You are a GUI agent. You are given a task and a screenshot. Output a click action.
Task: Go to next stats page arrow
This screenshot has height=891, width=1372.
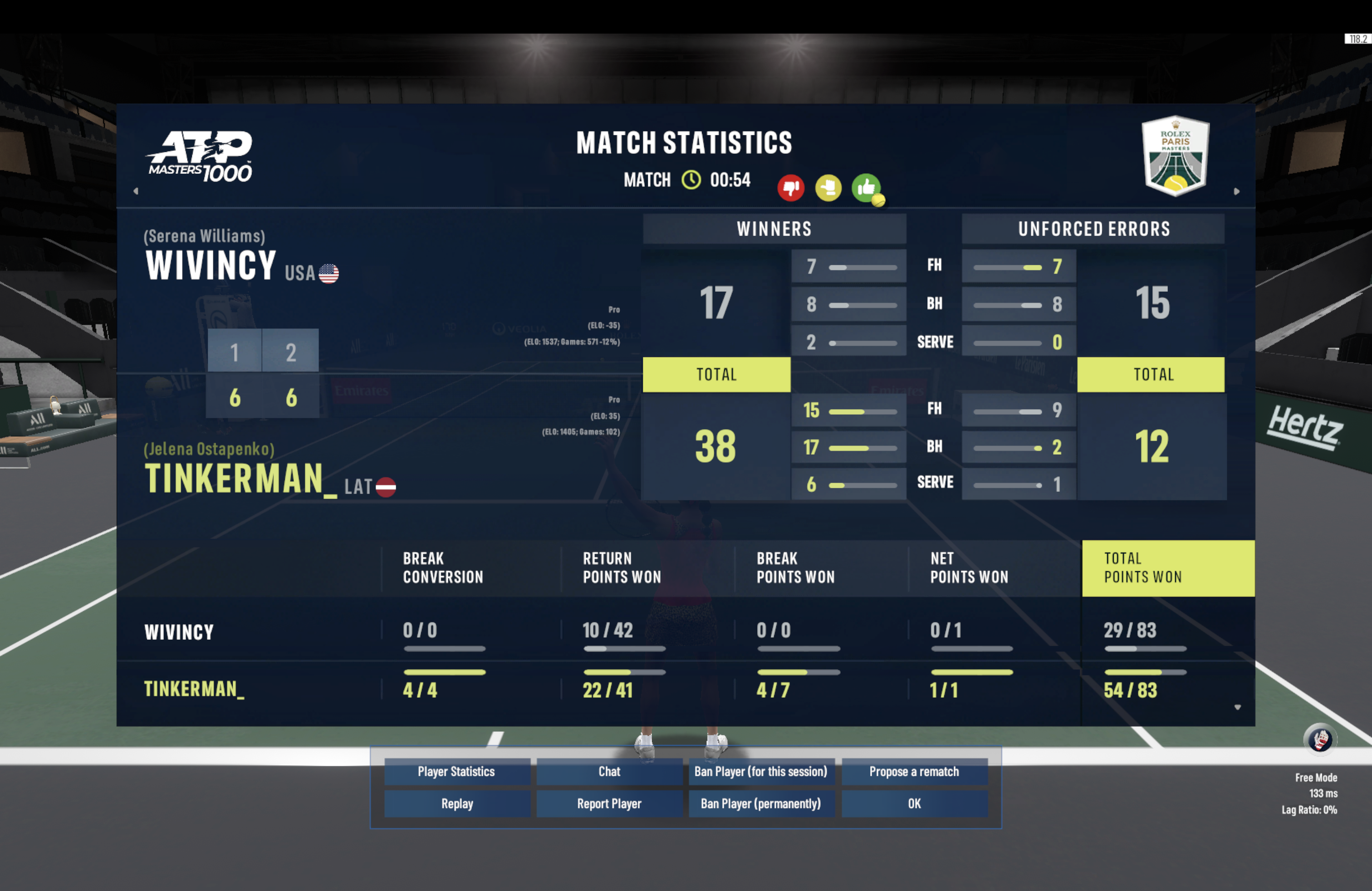(1236, 191)
